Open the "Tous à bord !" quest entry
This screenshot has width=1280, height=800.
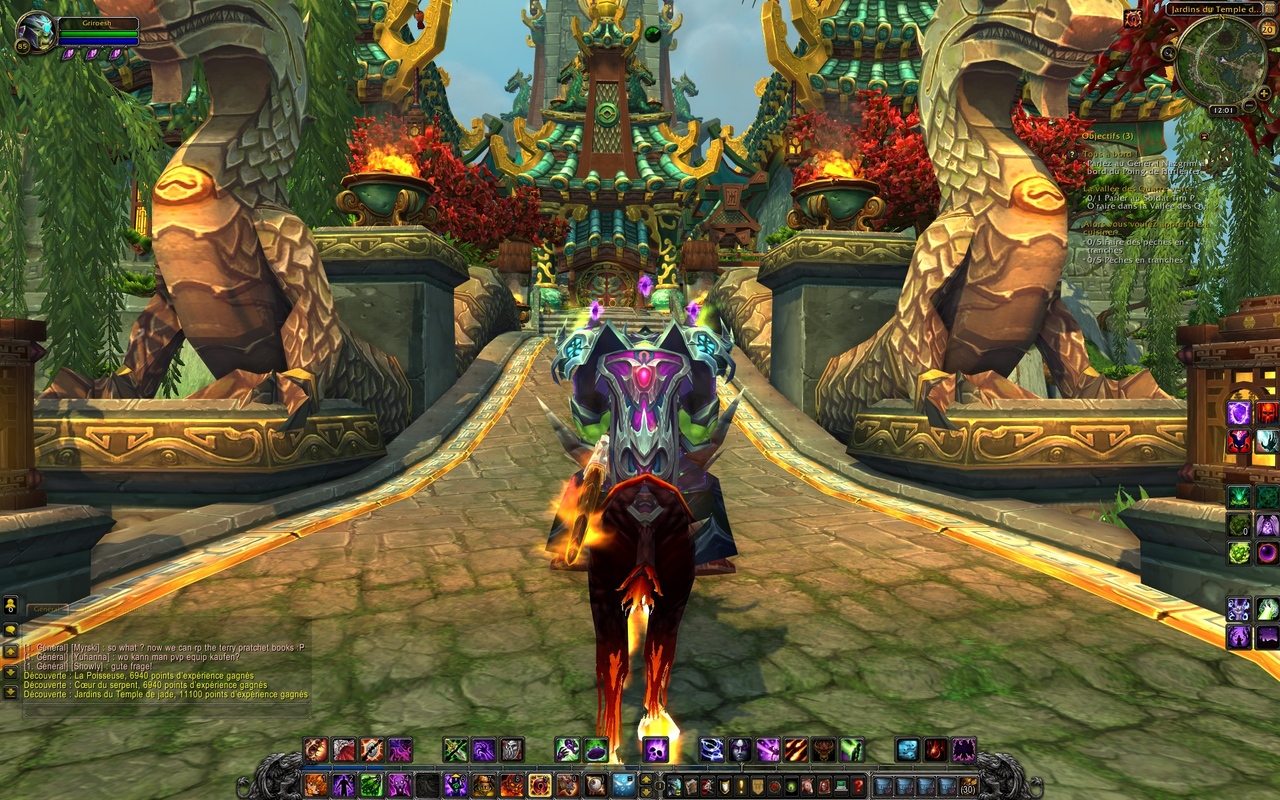1112,154
